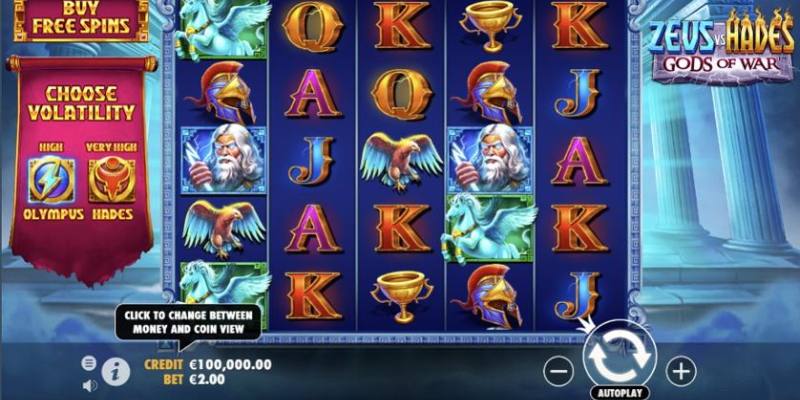This screenshot has height=400, width=800.
Task: Select Hades very high volatility mode
Action: pyautogui.click(x=112, y=182)
